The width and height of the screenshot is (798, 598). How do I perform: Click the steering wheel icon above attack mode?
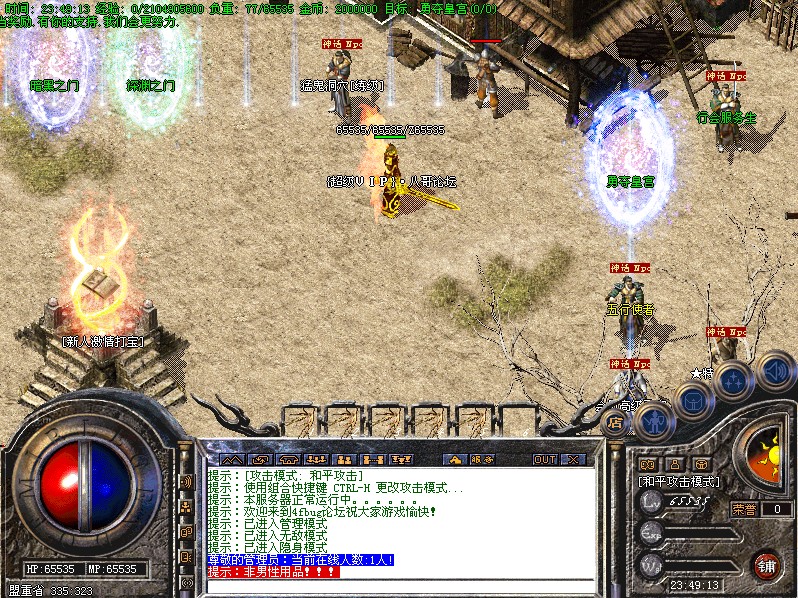point(703,464)
